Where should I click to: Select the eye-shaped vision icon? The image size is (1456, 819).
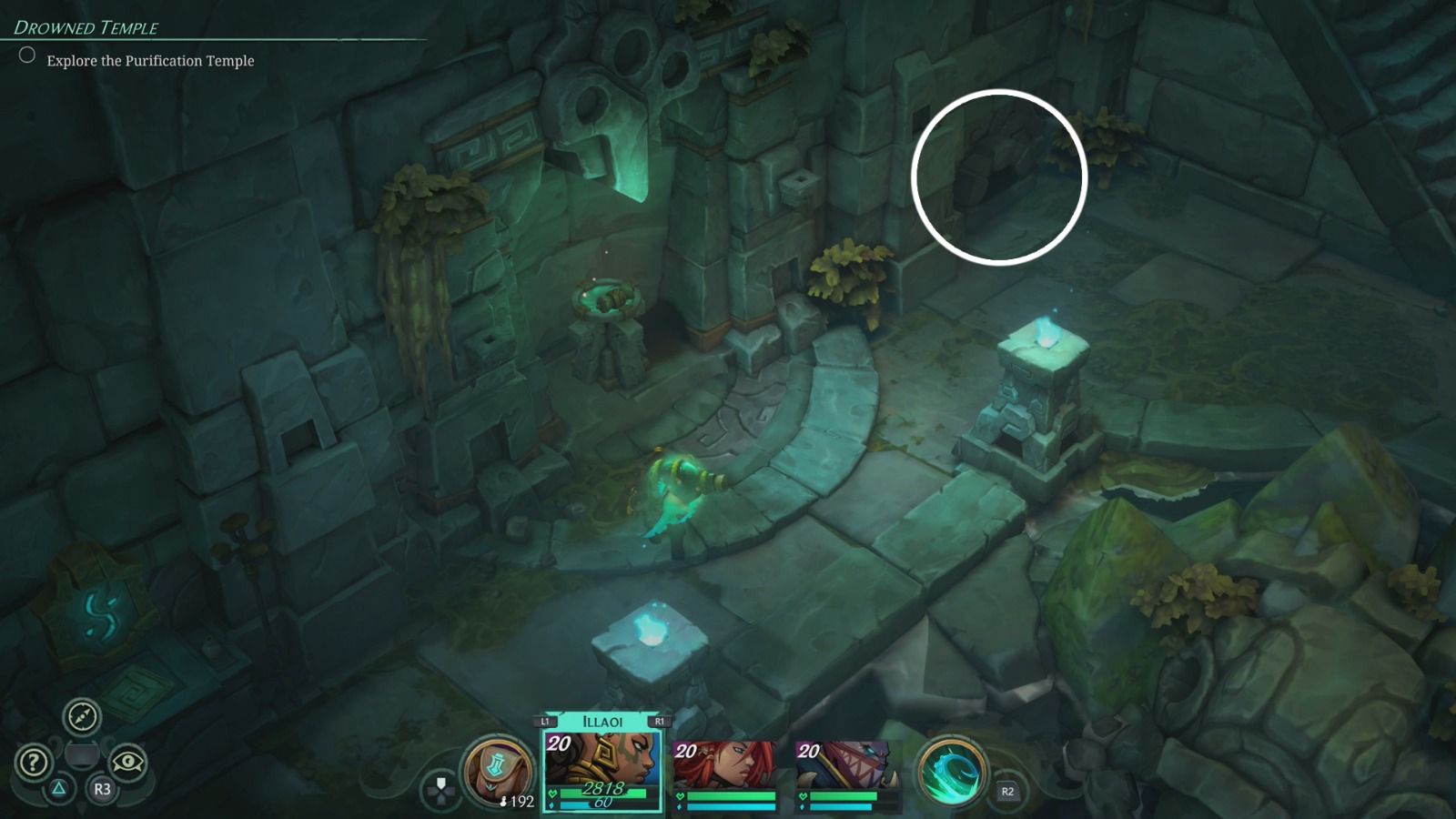129,763
